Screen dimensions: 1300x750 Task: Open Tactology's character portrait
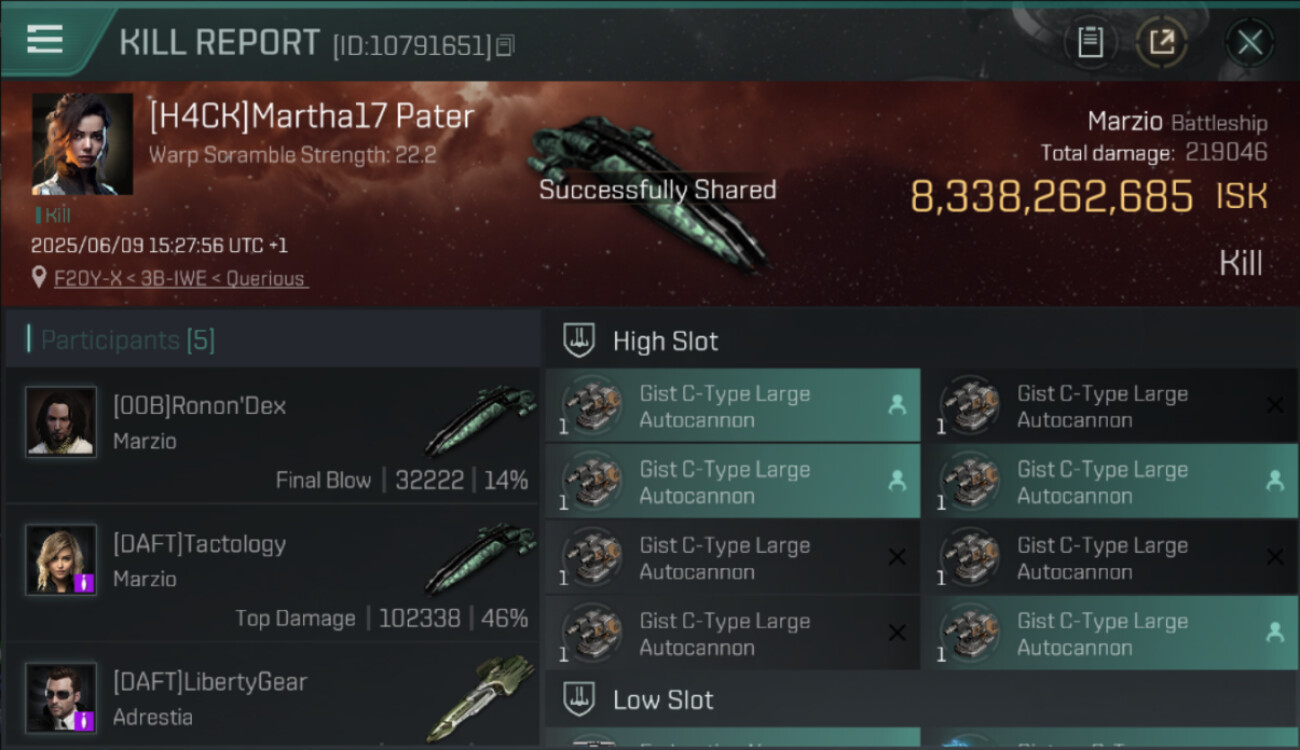coord(62,560)
